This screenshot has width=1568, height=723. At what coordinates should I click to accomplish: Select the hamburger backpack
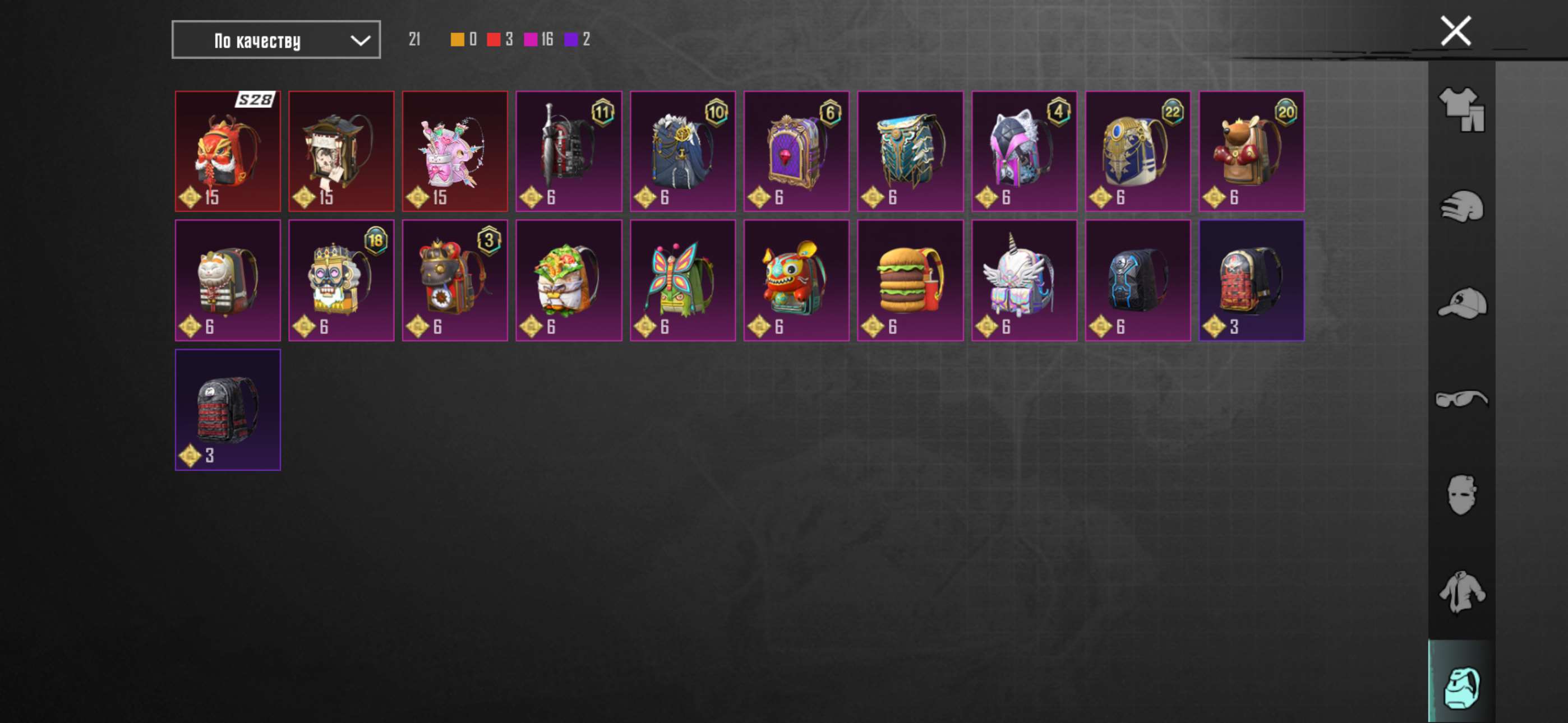tap(910, 281)
